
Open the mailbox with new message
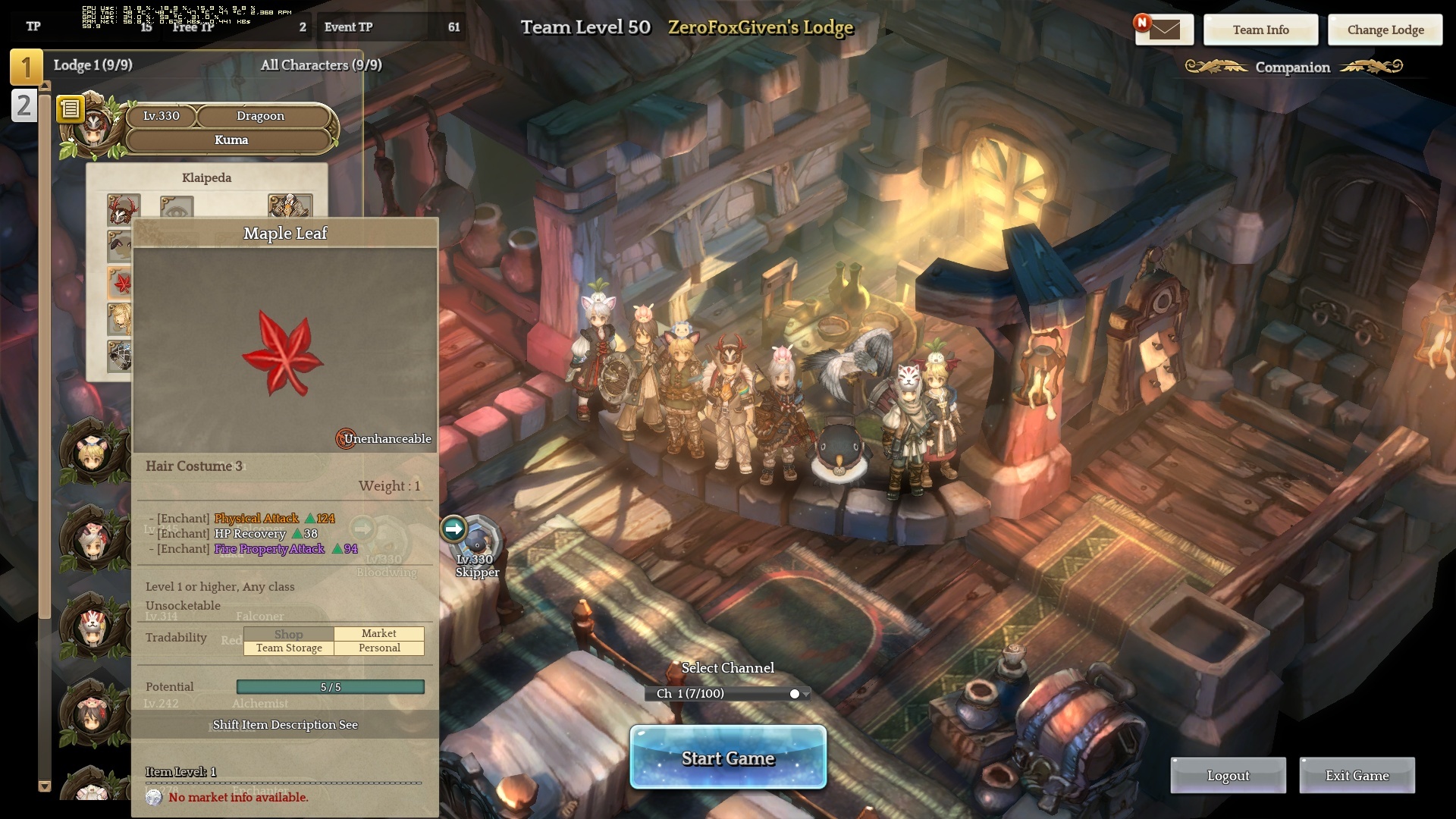(x=1164, y=30)
